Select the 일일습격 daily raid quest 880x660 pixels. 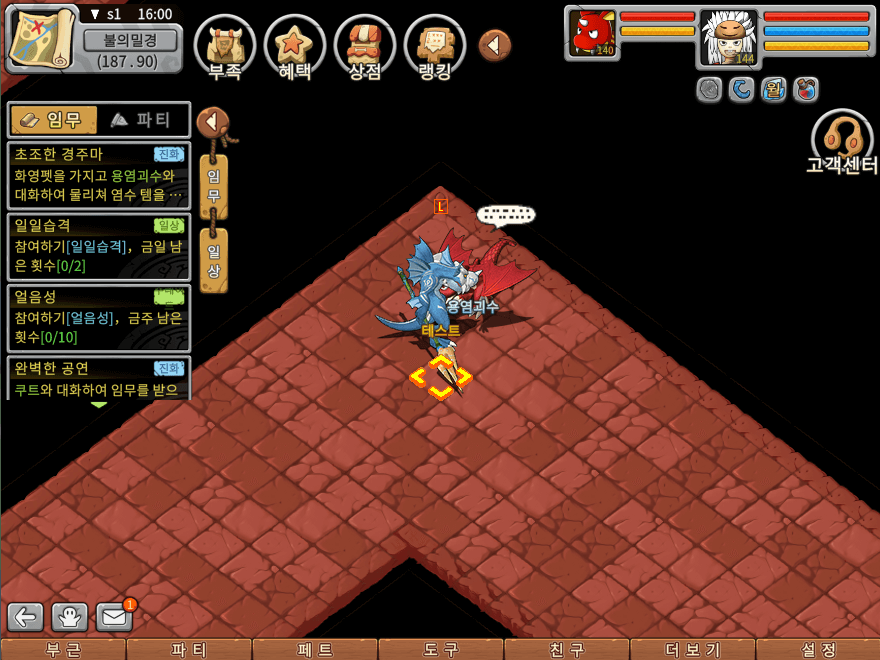(98, 246)
